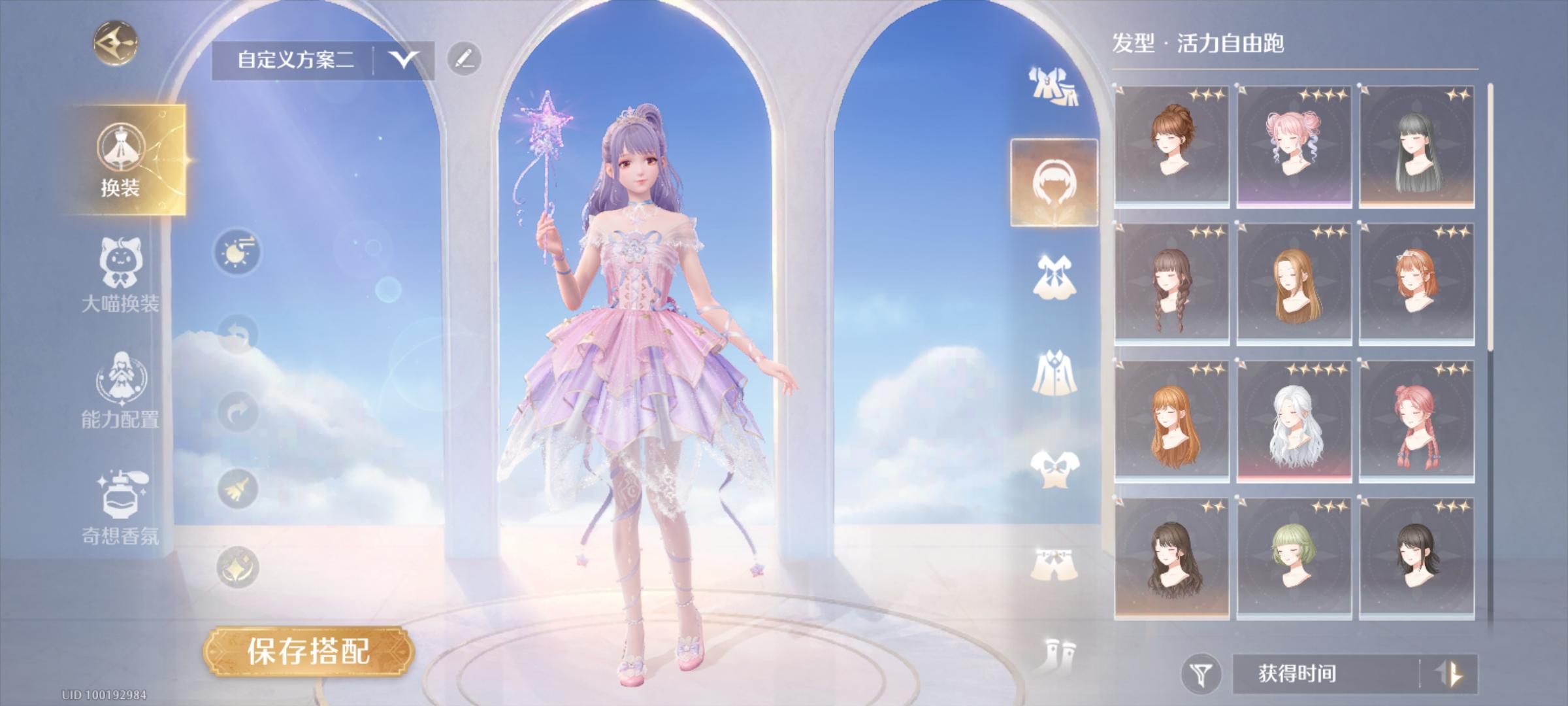Click the pencil to rename the scheme
The width and height of the screenshot is (1568, 706).
point(465,58)
